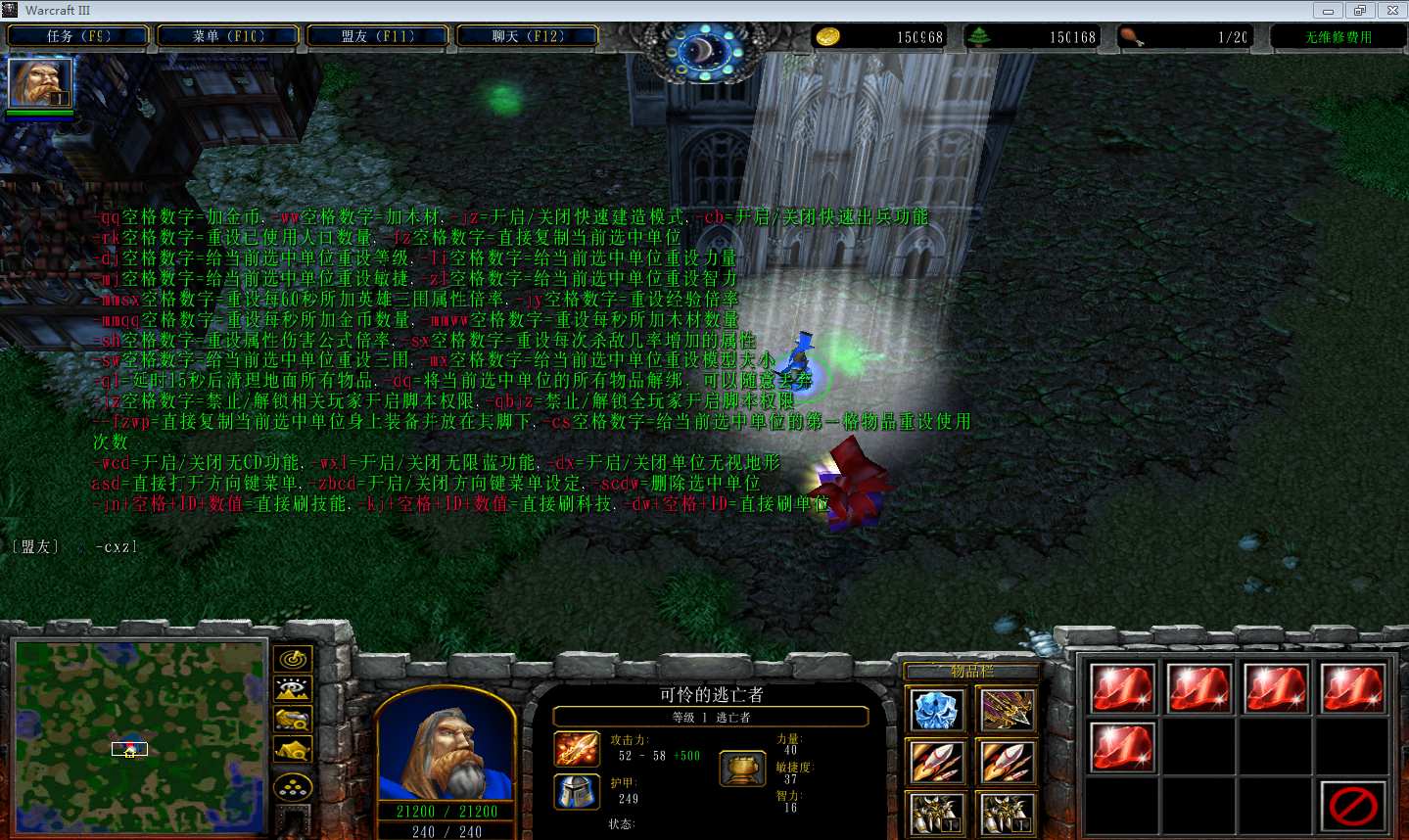The height and width of the screenshot is (840, 1409).
Task: Open the 盟友 (F11) allies menu
Action: [378, 36]
